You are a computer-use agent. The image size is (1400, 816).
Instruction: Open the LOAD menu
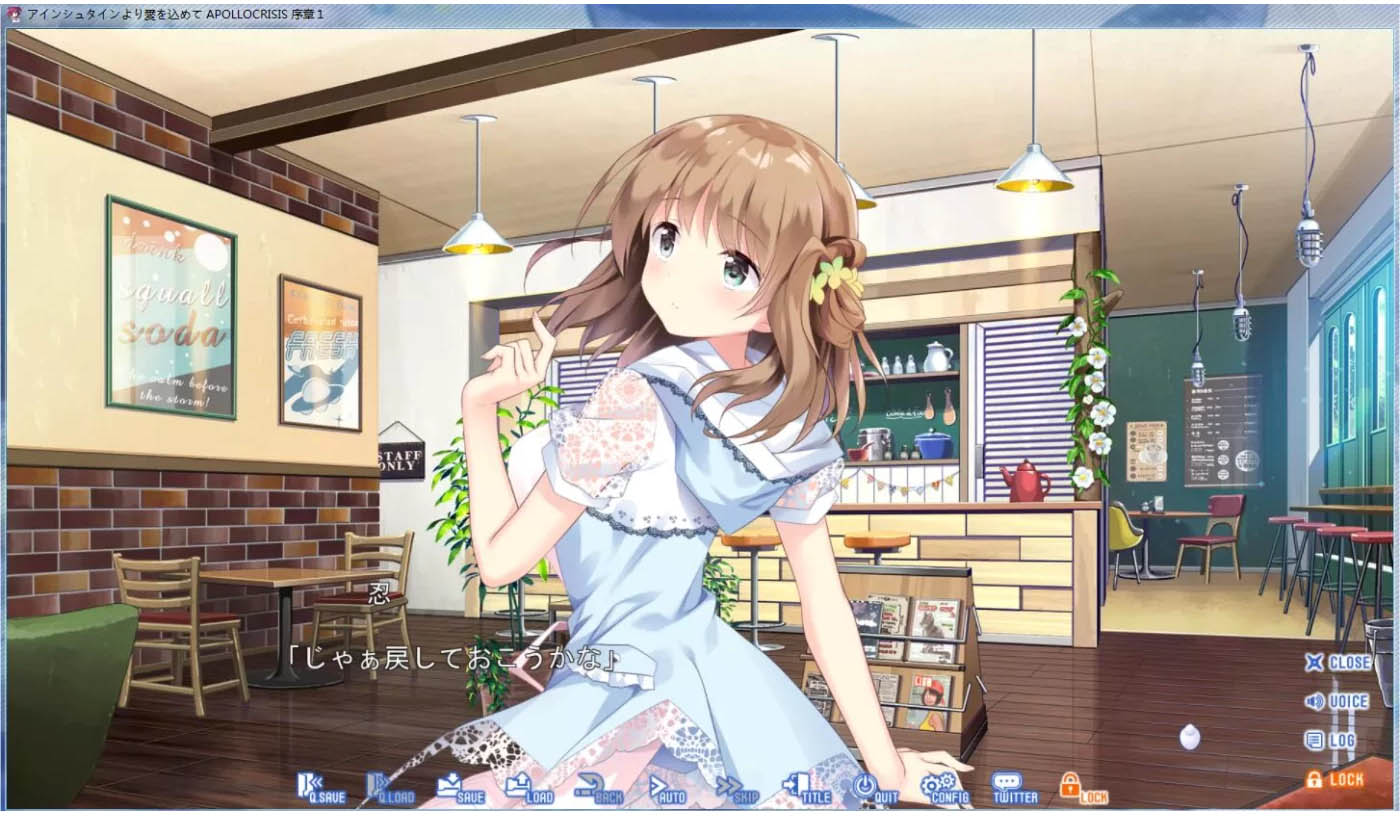pyautogui.click(x=529, y=788)
